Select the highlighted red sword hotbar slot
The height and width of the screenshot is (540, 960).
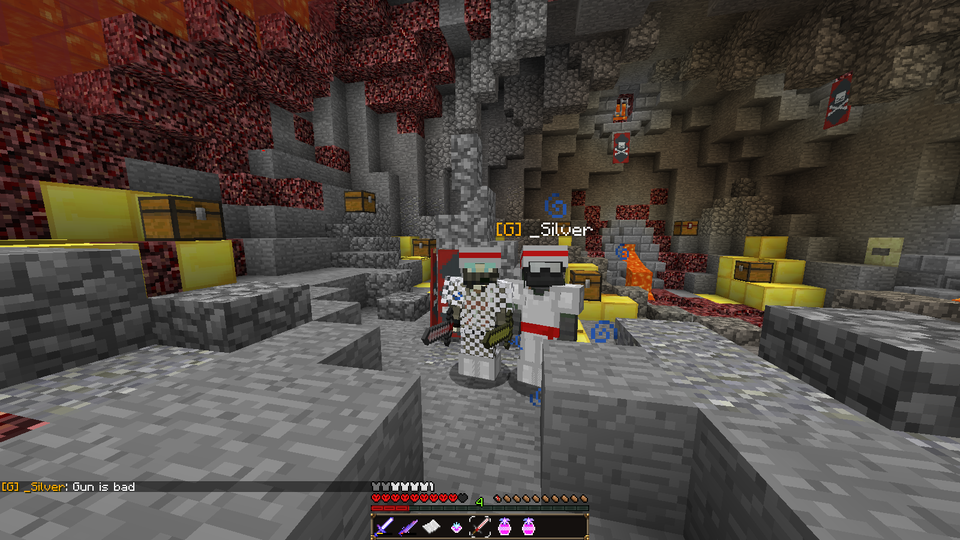tap(480, 527)
